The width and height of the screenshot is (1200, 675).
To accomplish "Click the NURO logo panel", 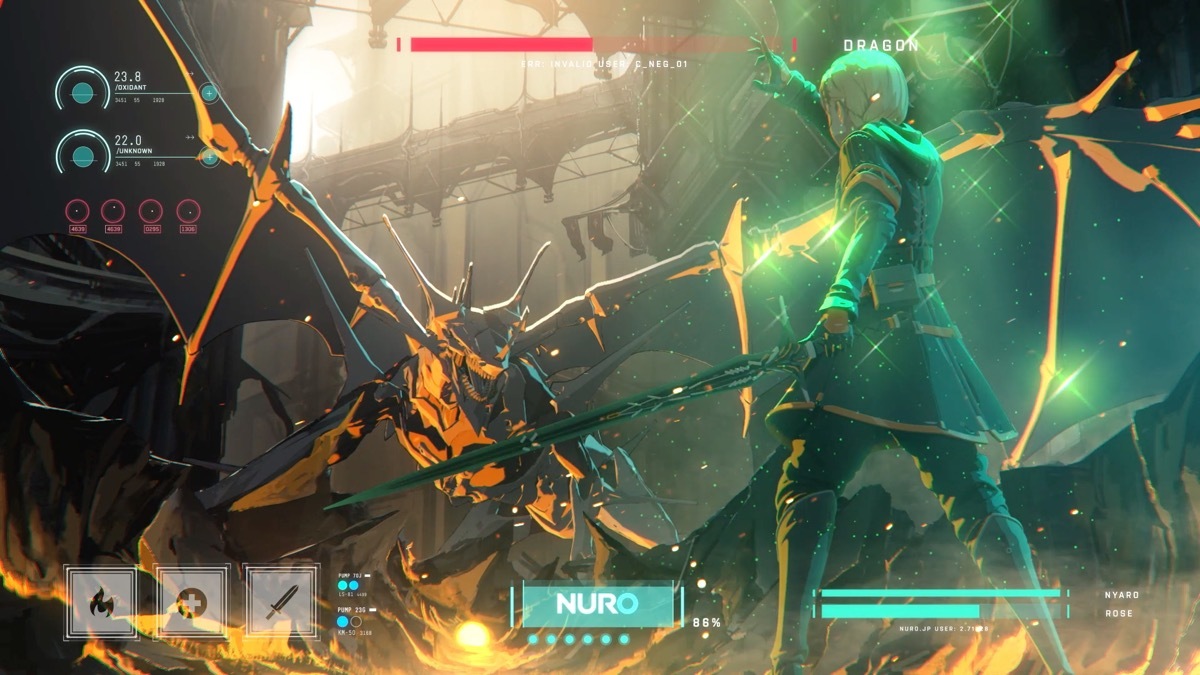I will pos(597,605).
